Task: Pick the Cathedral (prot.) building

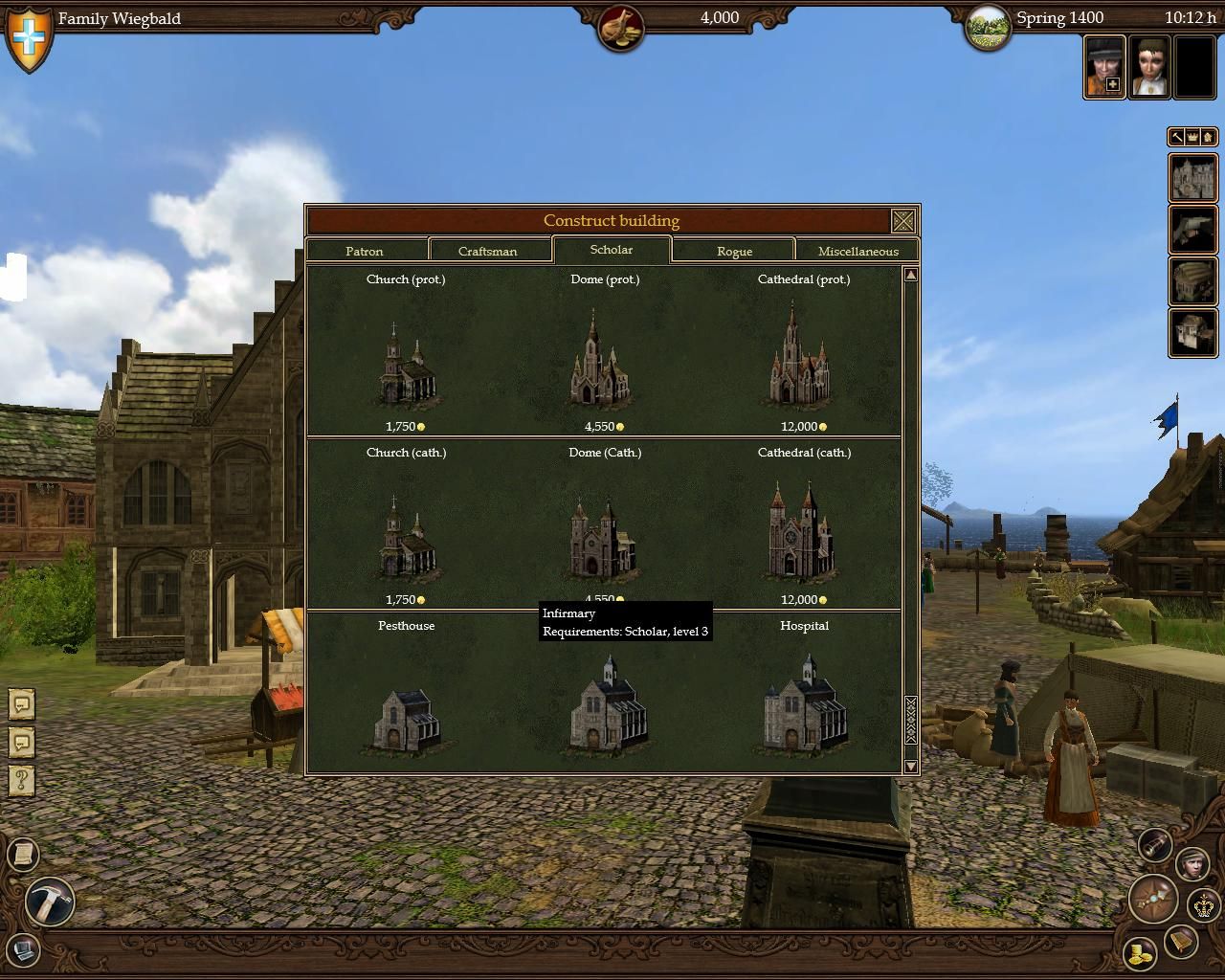Action: (803, 358)
